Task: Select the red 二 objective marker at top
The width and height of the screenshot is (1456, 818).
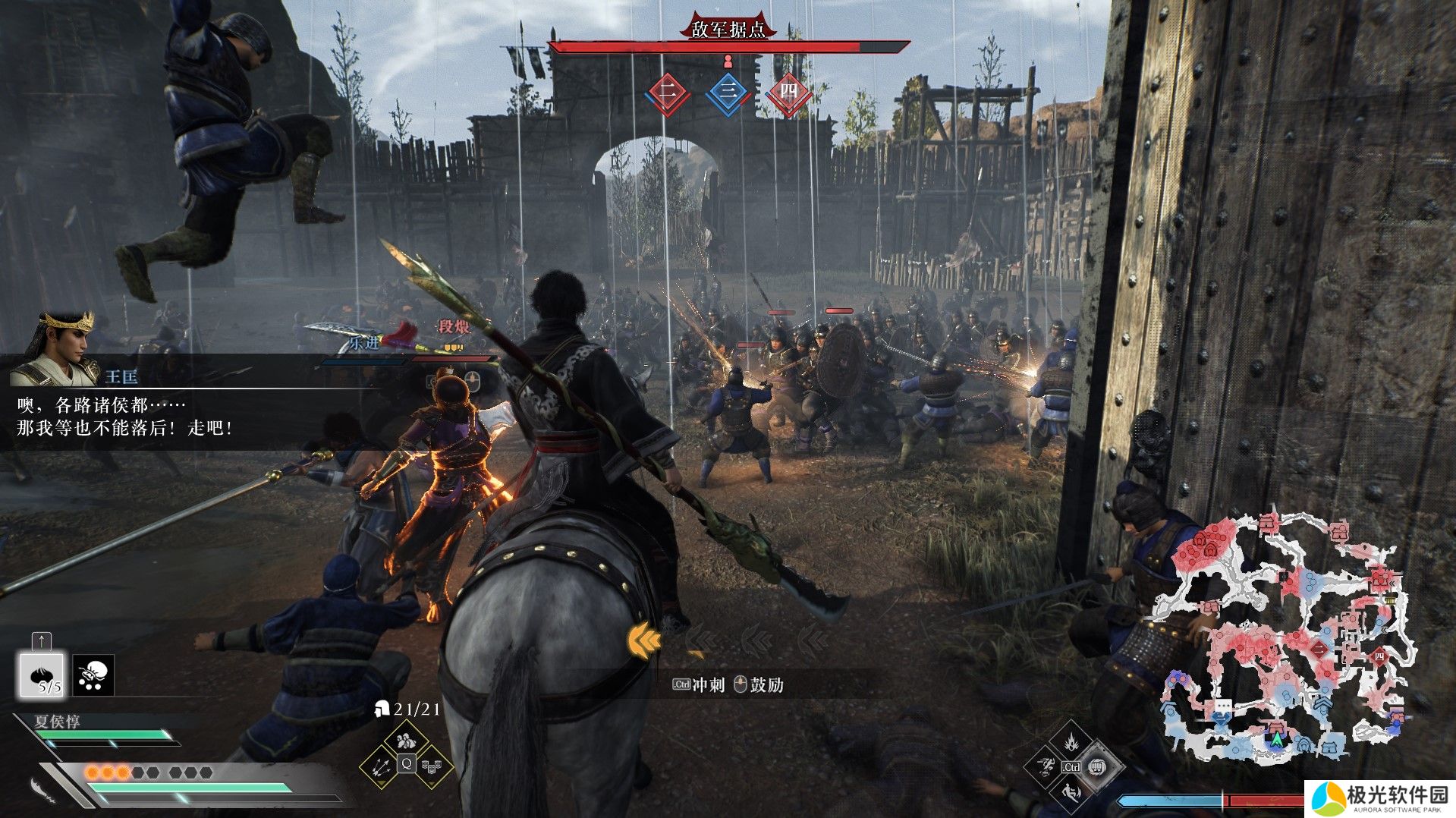Action: click(667, 93)
